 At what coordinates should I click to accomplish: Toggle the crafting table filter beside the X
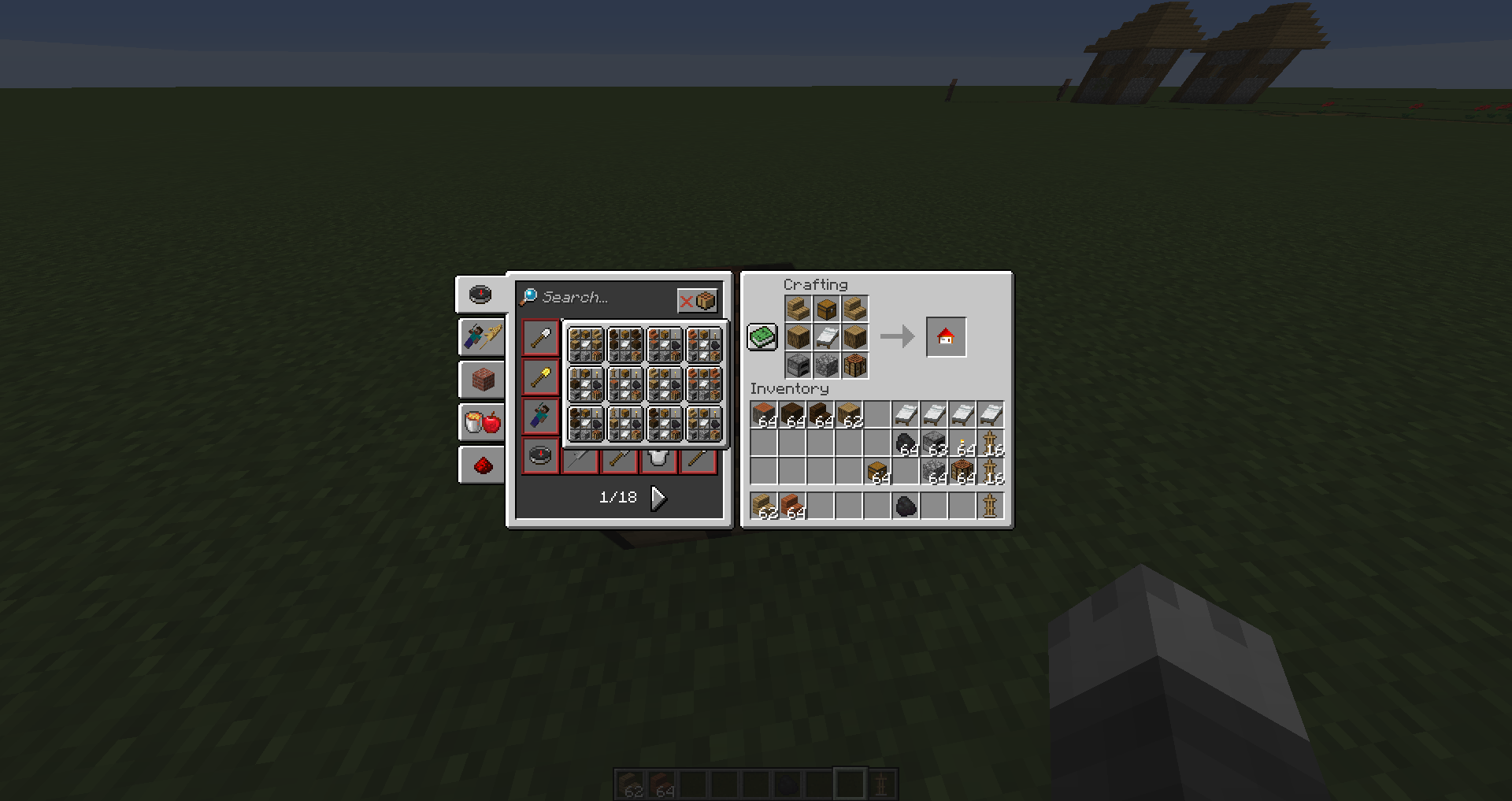[x=705, y=300]
